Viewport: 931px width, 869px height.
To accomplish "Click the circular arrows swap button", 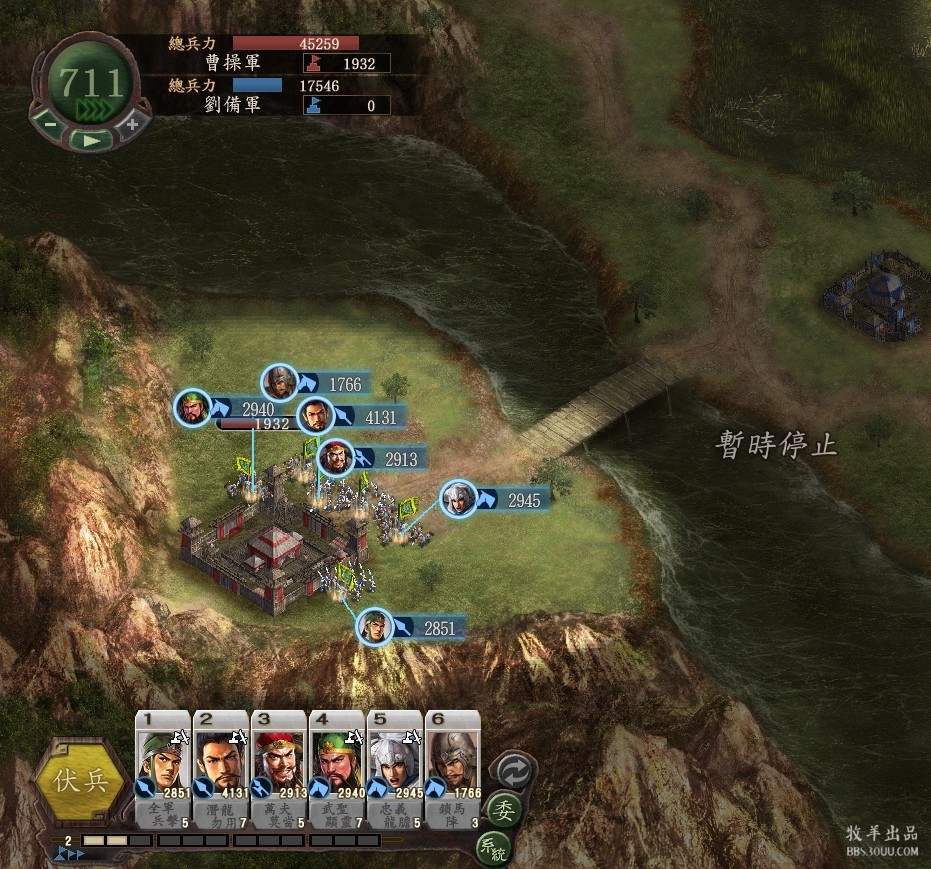I will [x=515, y=771].
